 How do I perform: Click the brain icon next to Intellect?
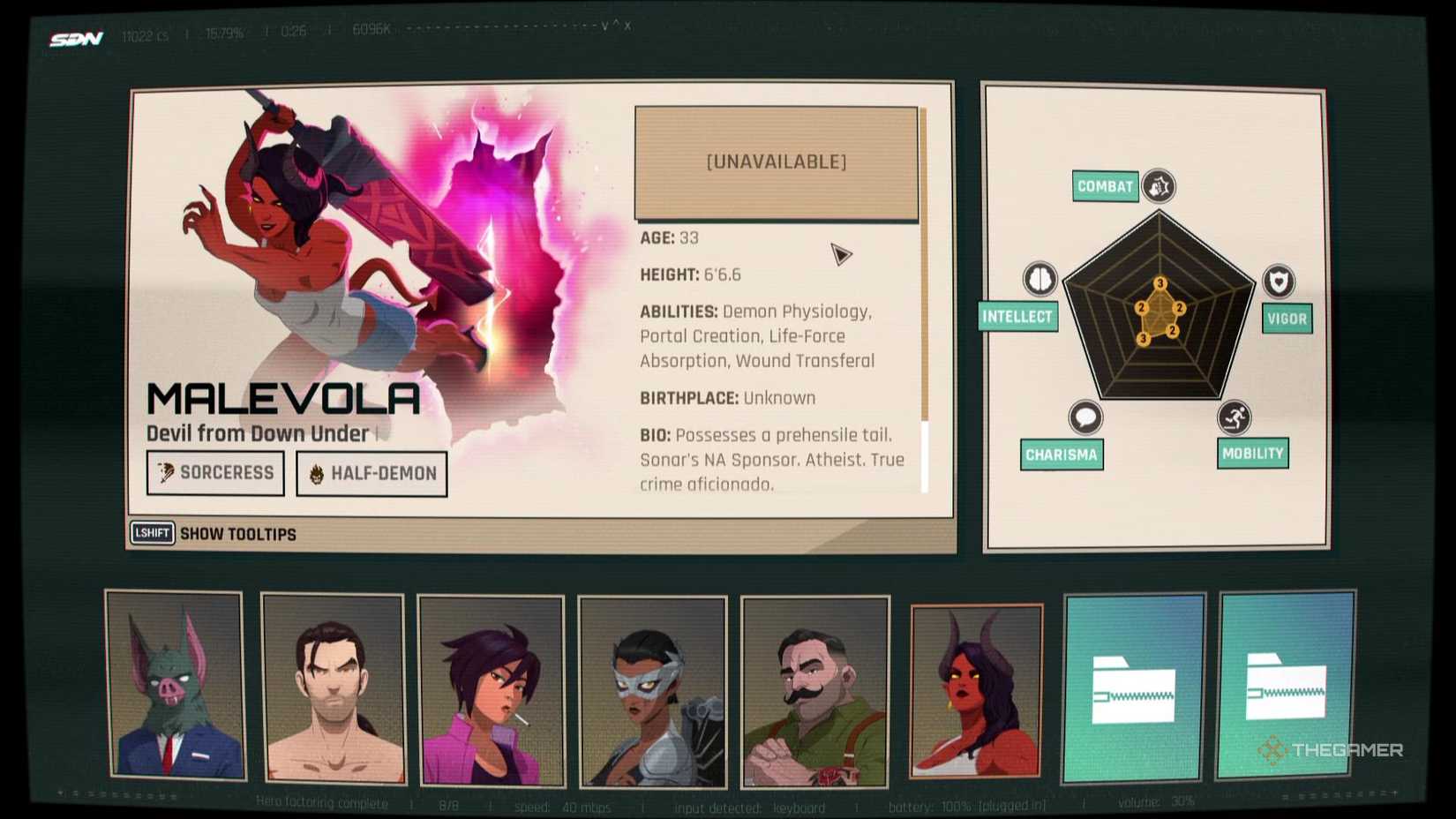pos(1040,278)
